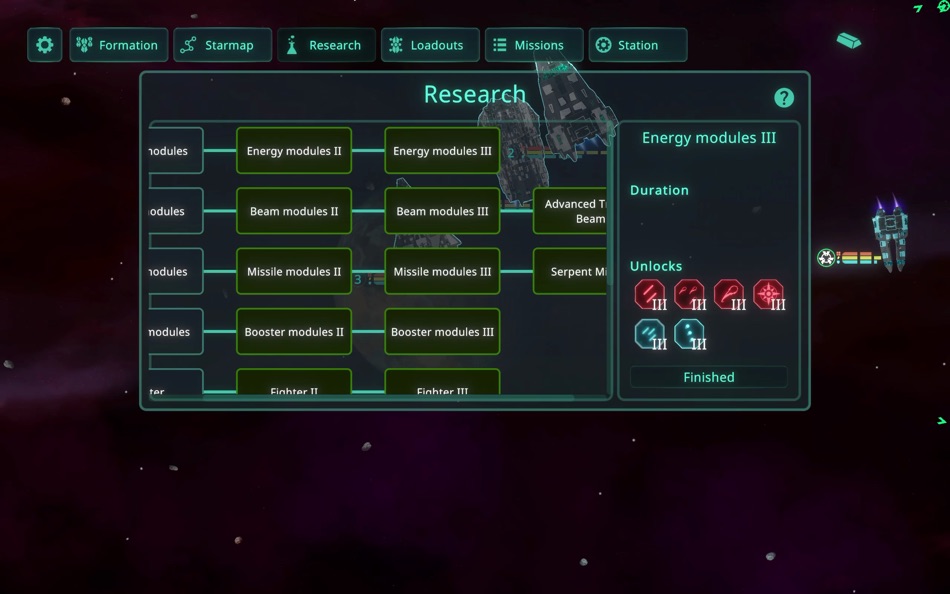Open the Loadouts screen
This screenshot has height=594, width=950.
coord(430,45)
